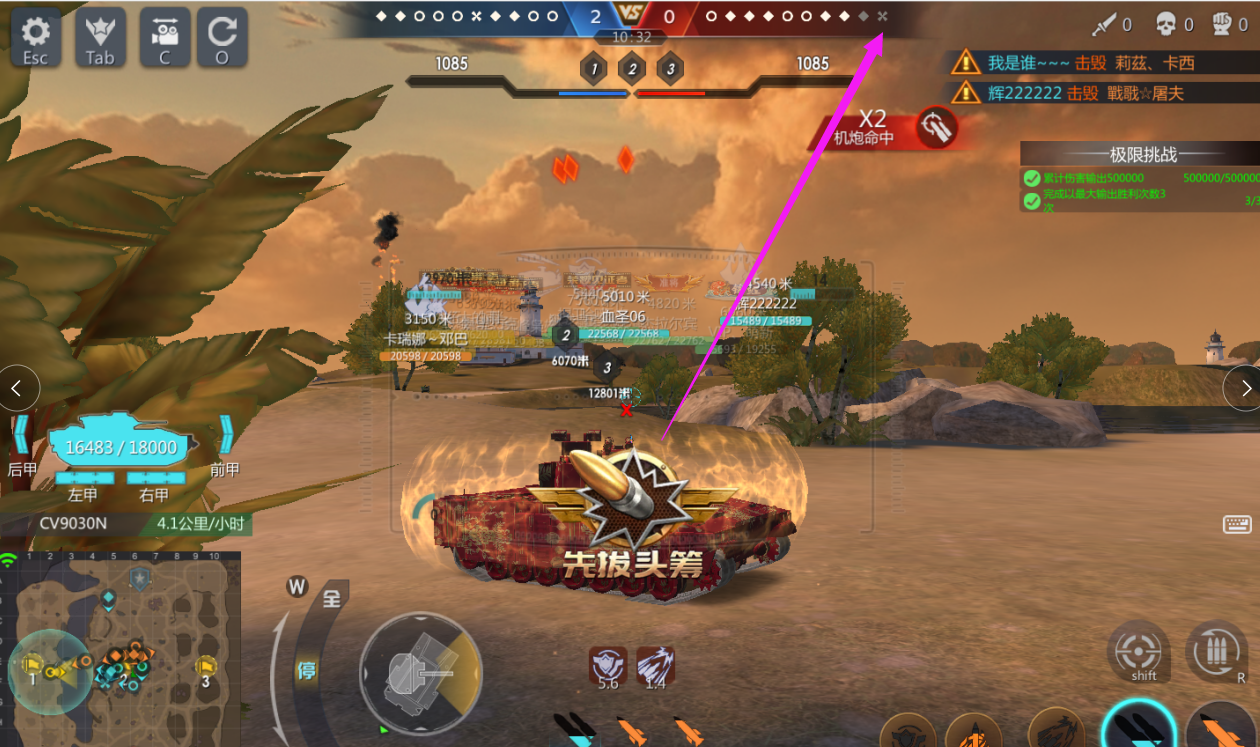Click the shield buff icon above weapons
The image size is (1260, 747).
pyautogui.click(x=607, y=664)
